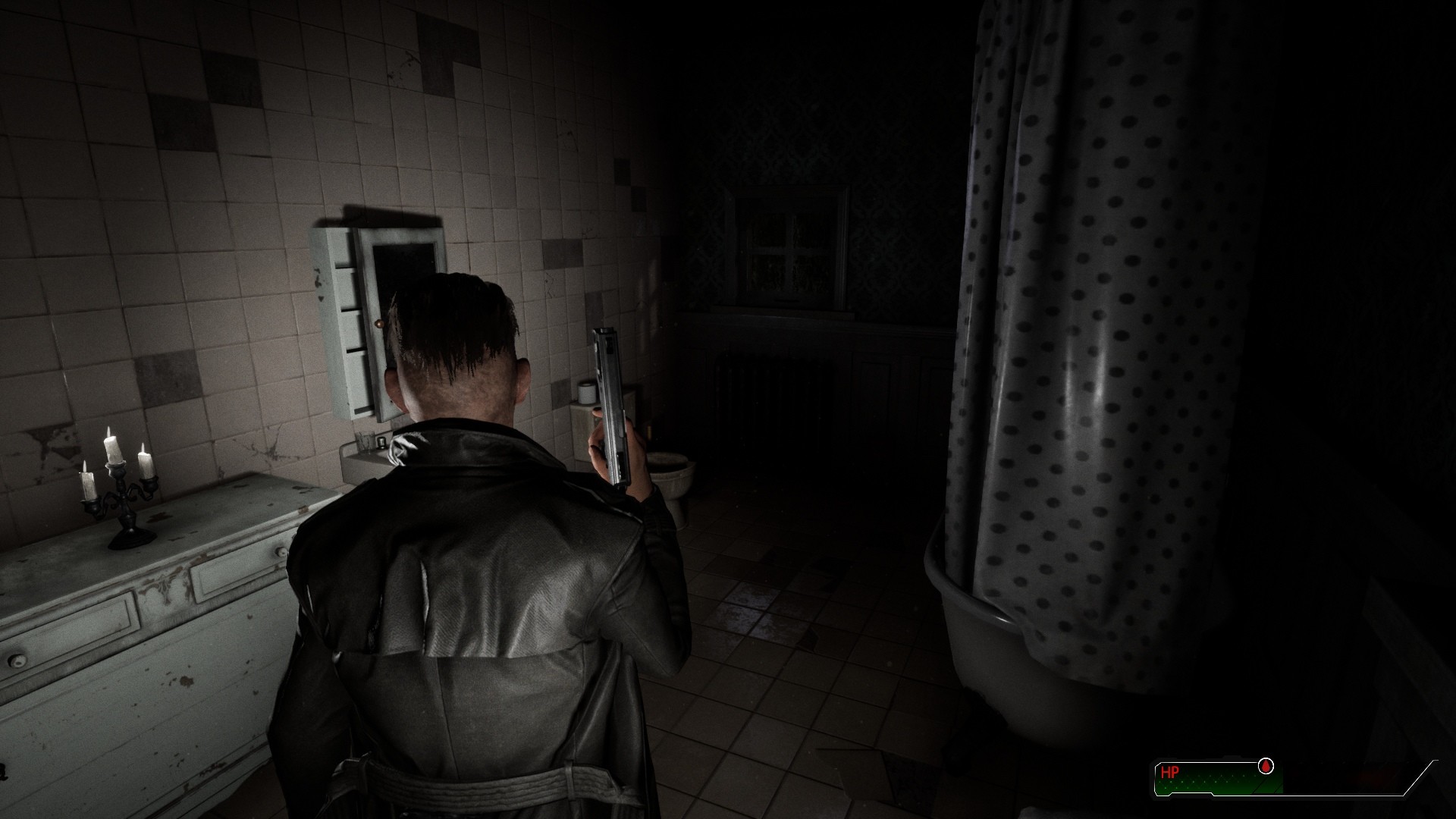Click the dark wallpapered back wall
Viewport: 1456px width, 819px height.
coord(872,152)
